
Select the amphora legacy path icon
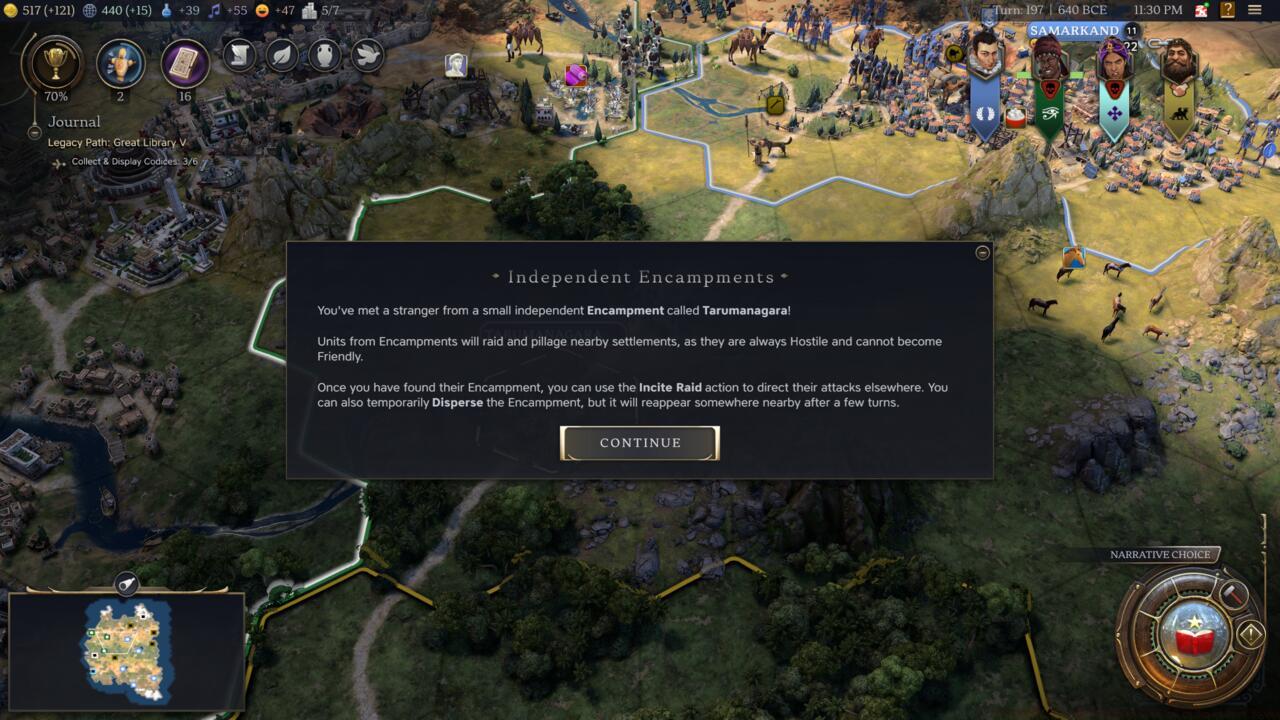(323, 56)
